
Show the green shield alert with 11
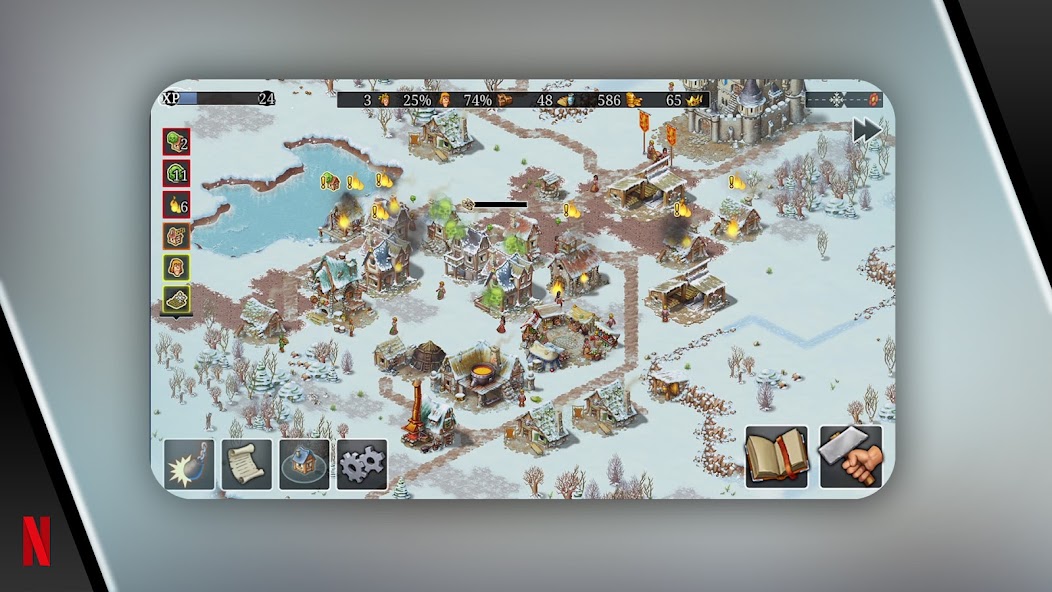(177, 174)
